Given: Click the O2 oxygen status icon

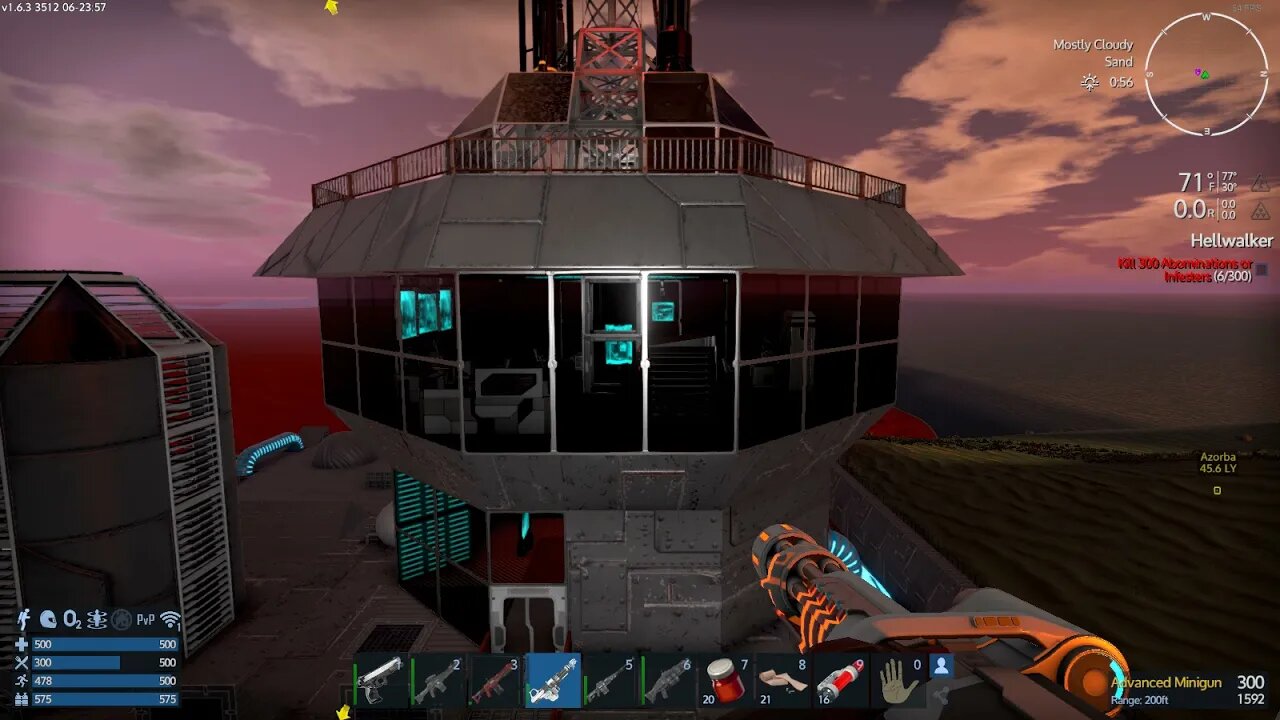Looking at the screenshot, I should pyautogui.click(x=73, y=621).
